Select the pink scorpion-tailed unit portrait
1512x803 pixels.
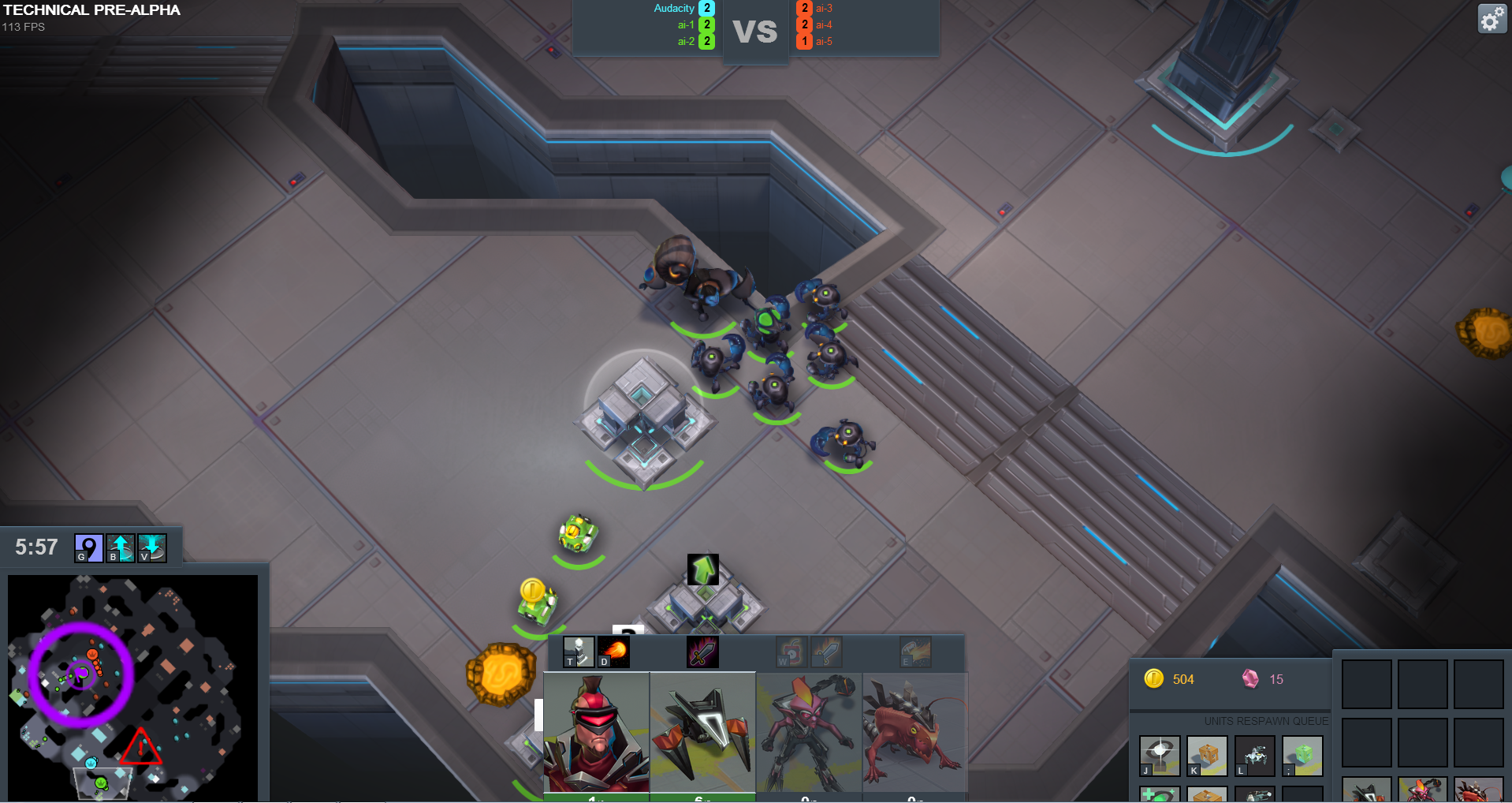coord(809,732)
